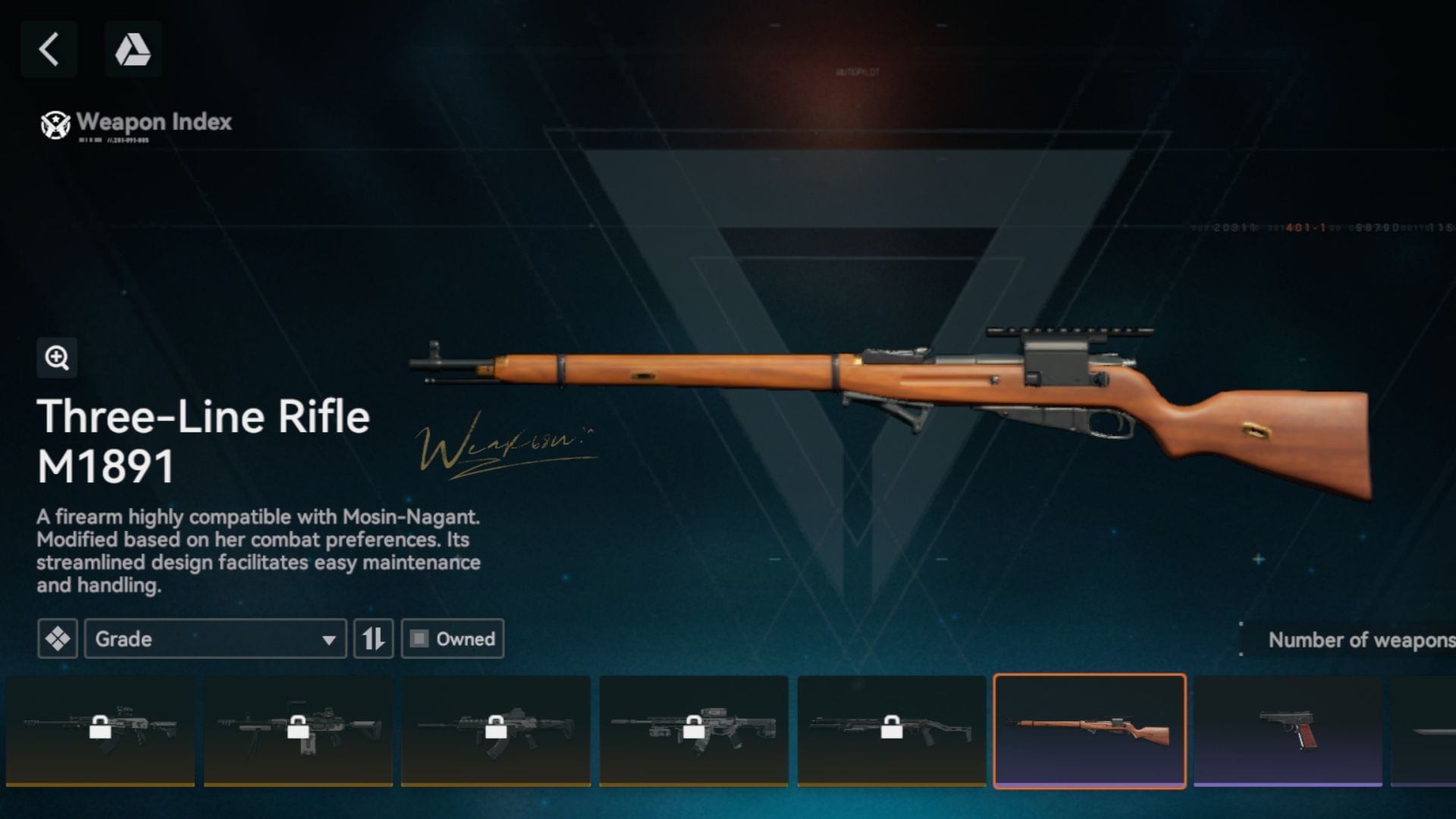This screenshot has width=1456, height=819.
Task: Expand the Grade selector's down arrow
Action: (x=329, y=639)
